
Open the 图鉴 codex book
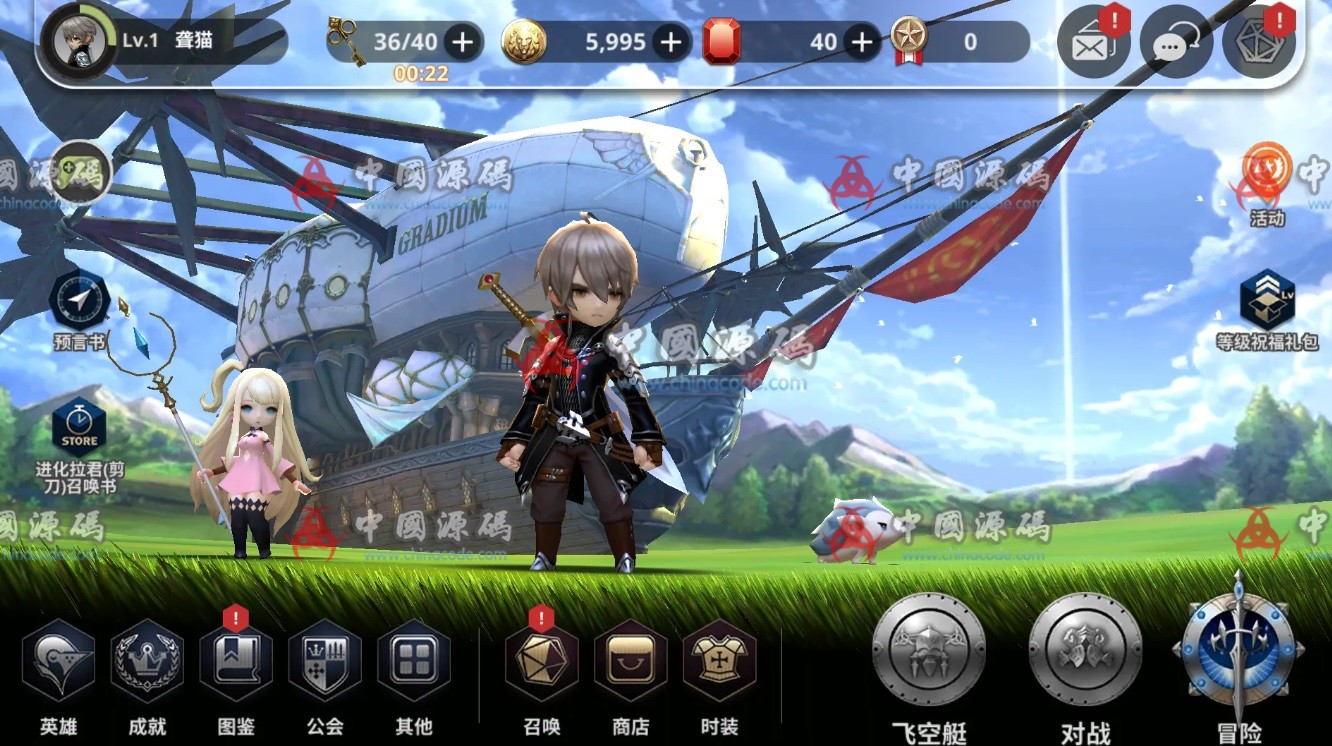tap(236, 661)
